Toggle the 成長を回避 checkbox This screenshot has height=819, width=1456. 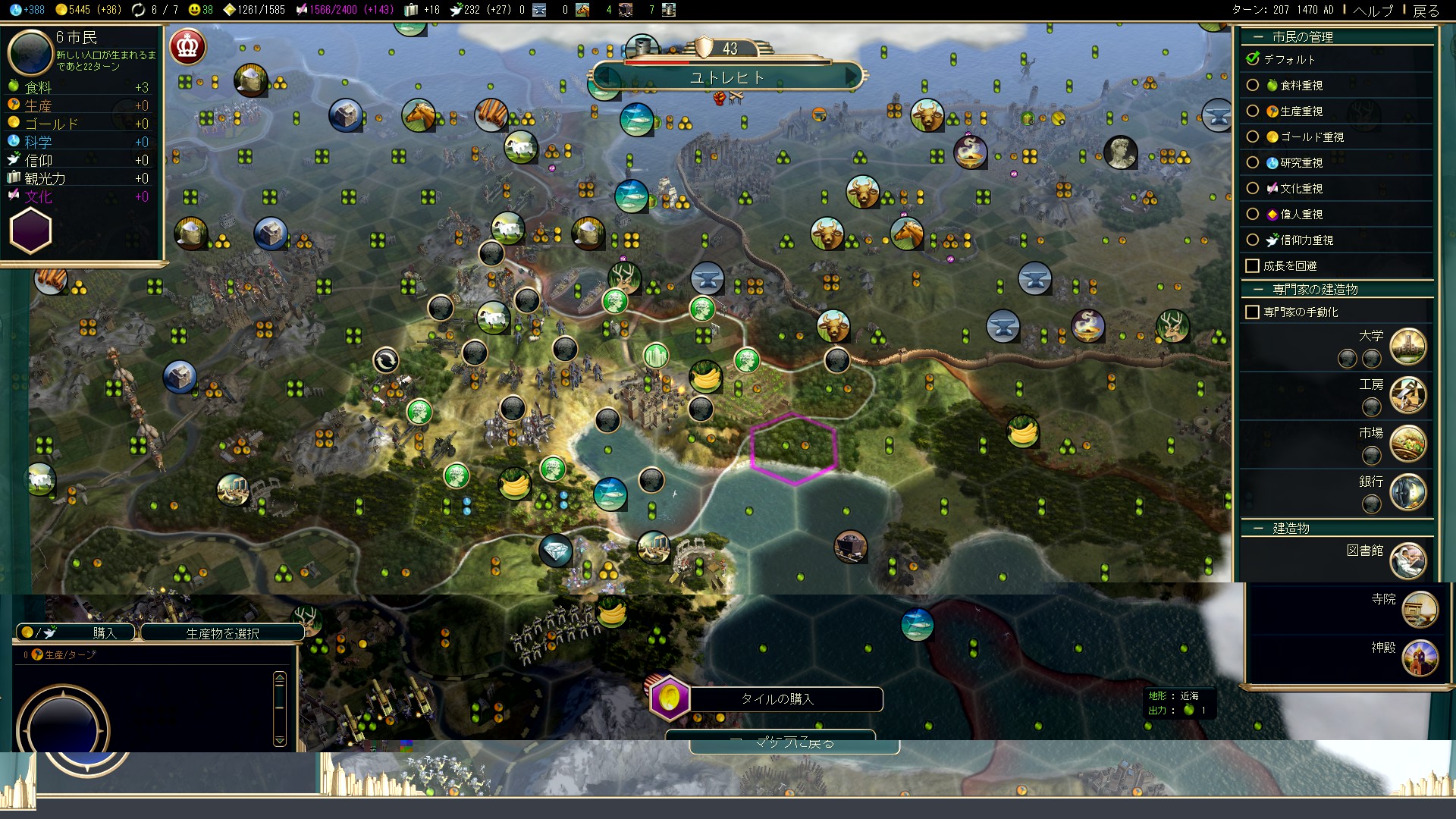[1253, 266]
